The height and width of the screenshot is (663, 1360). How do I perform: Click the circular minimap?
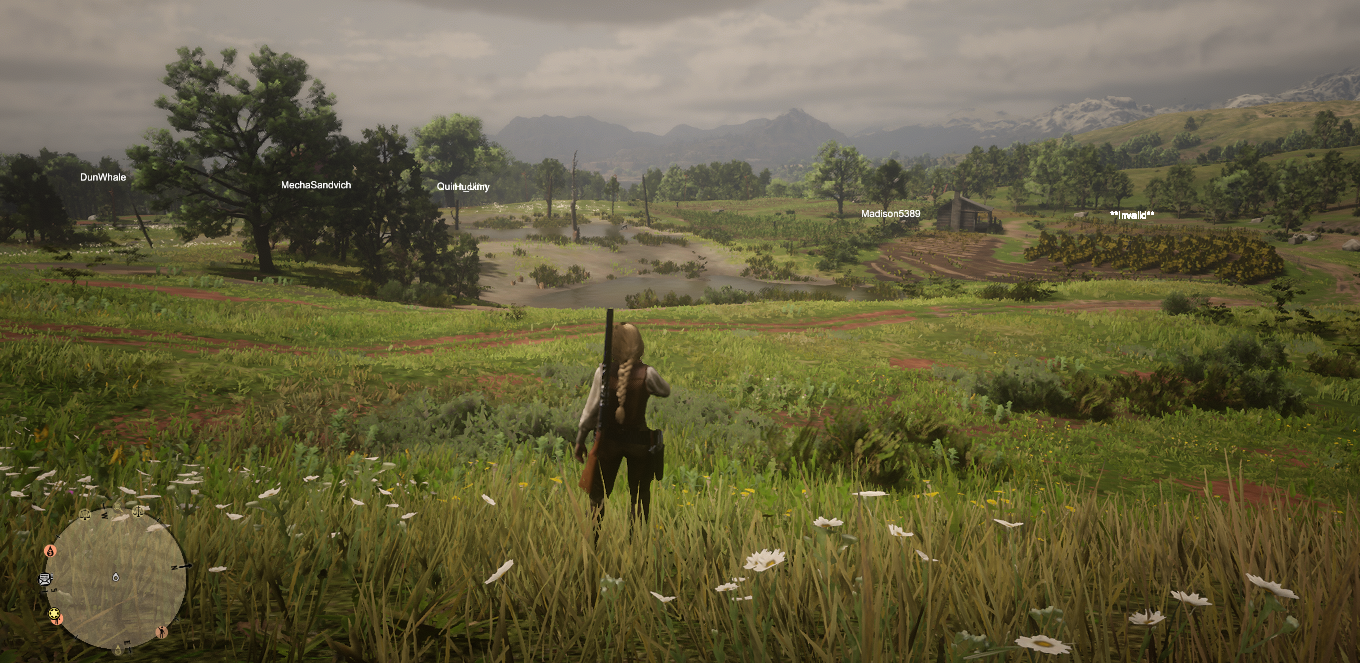(x=115, y=579)
